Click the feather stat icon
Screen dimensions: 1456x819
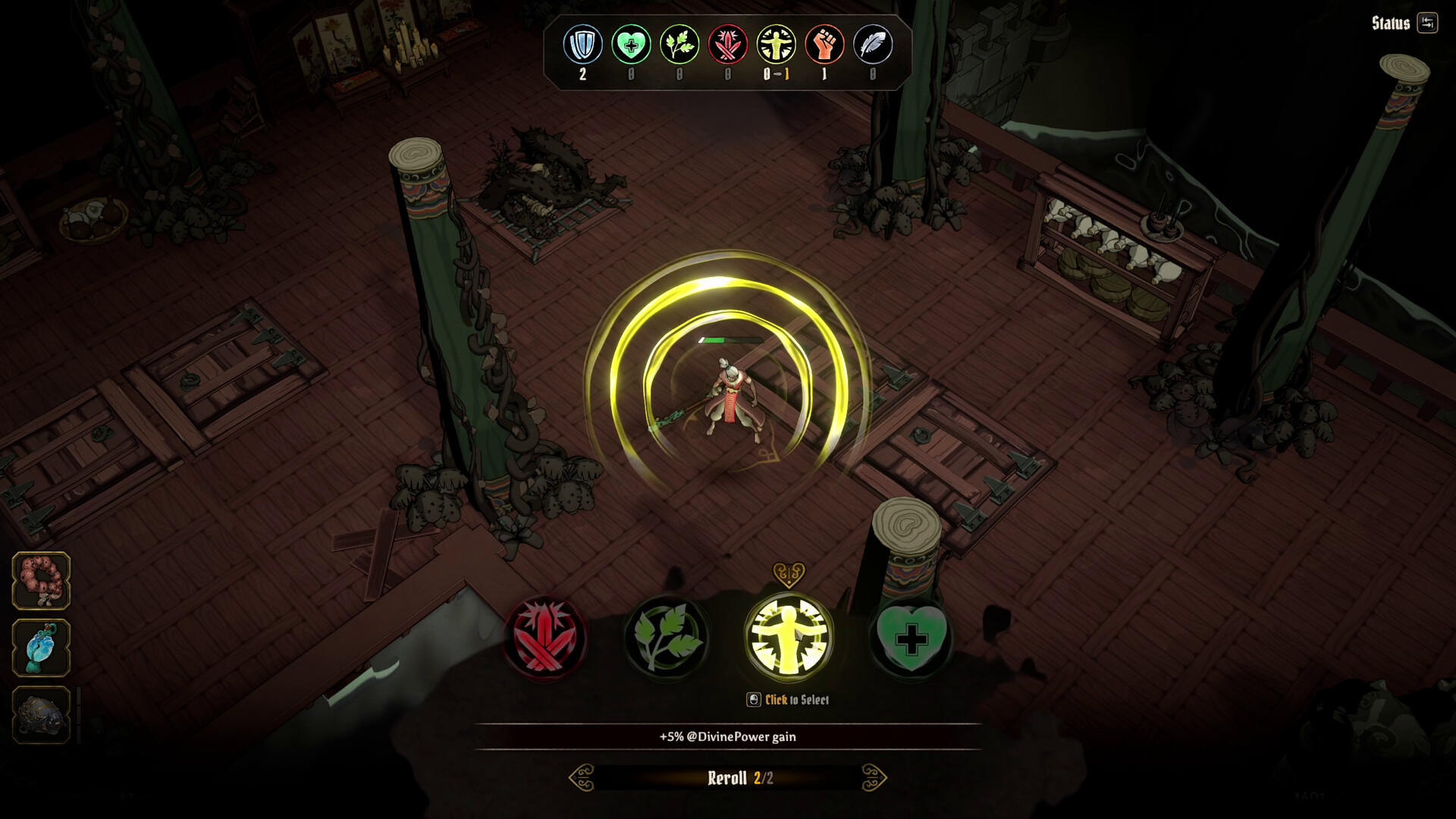[x=874, y=45]
